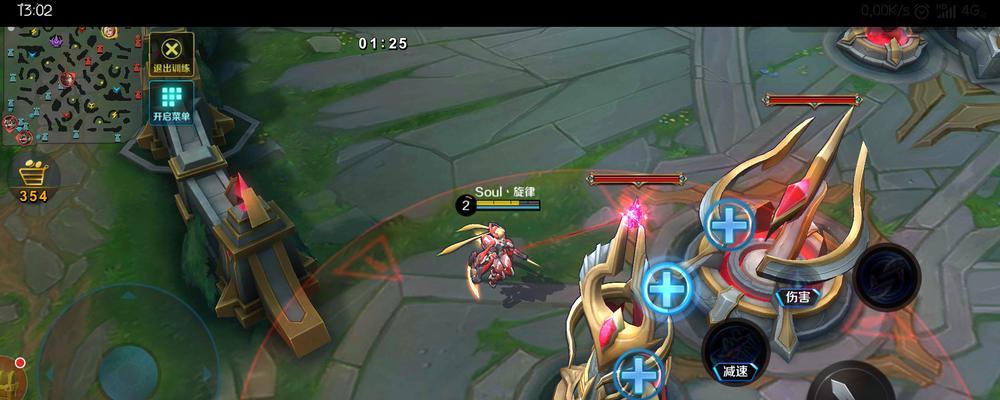Activate the skill labeled 减速
1000x400 pixels.
[x=736, y=349]
